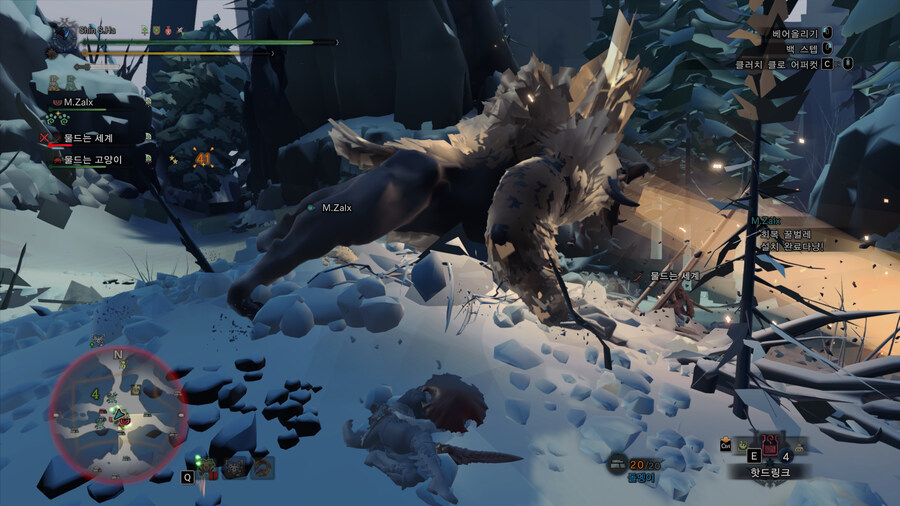The height and width of the screenshot is (506, 900).
Task: Select the Hot Drink item in the item bar
Action: 770,443
